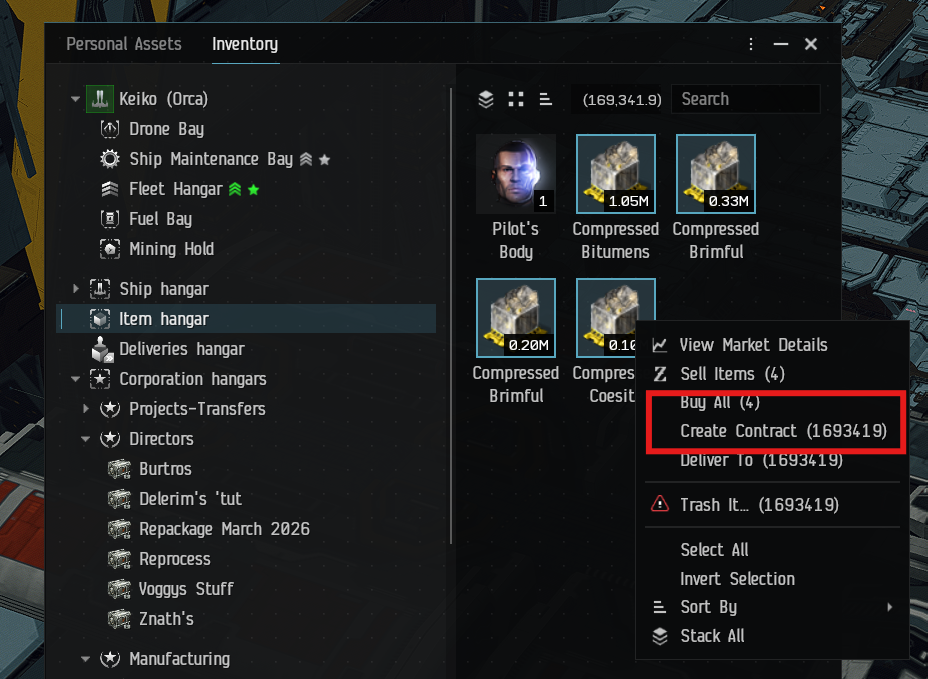Expand the Projects-Transfers hangar division
The width and height of the screenshot is (928, 679).
click(86, 409)
